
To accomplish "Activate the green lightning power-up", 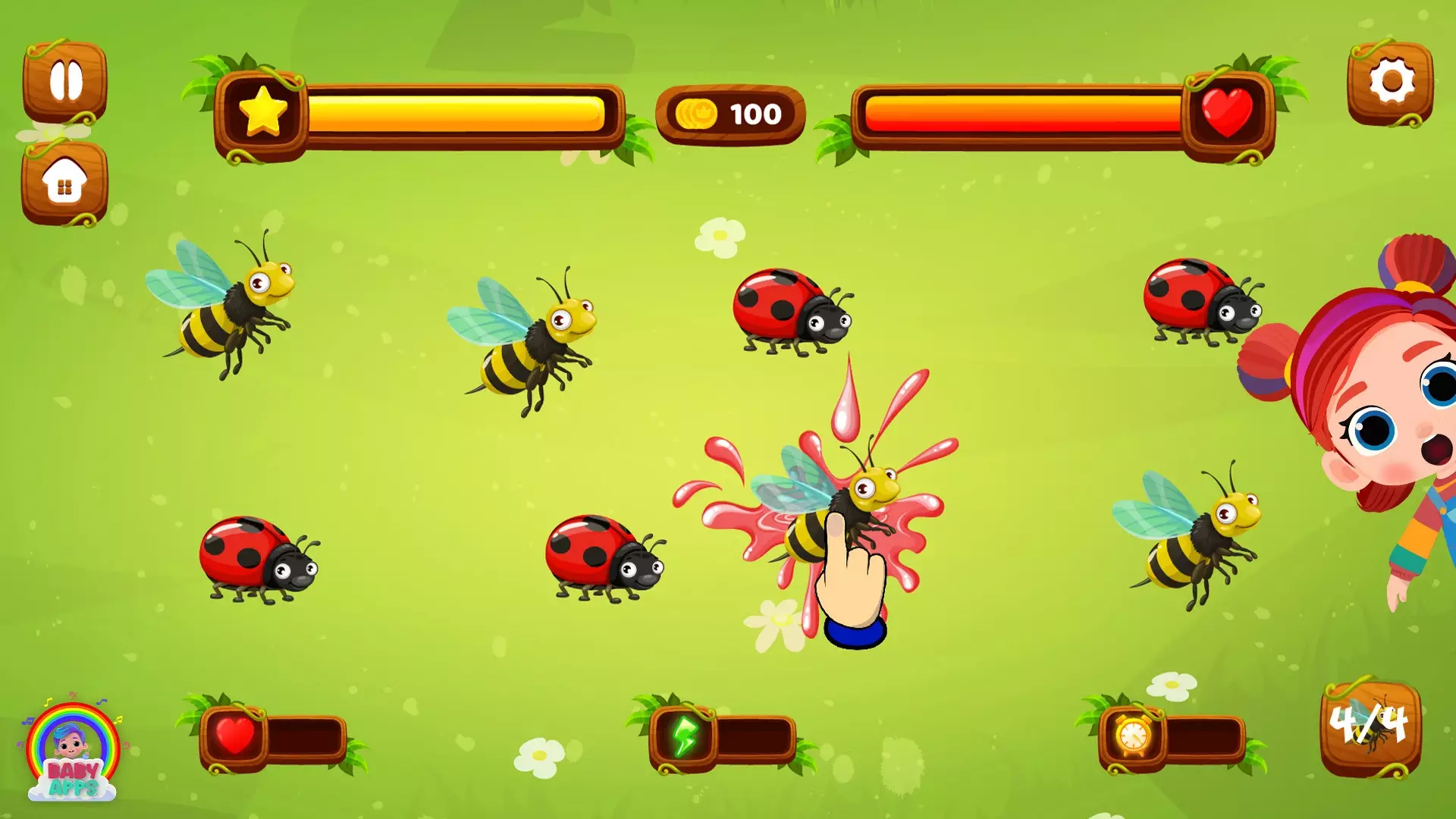I will click(684, 733).
